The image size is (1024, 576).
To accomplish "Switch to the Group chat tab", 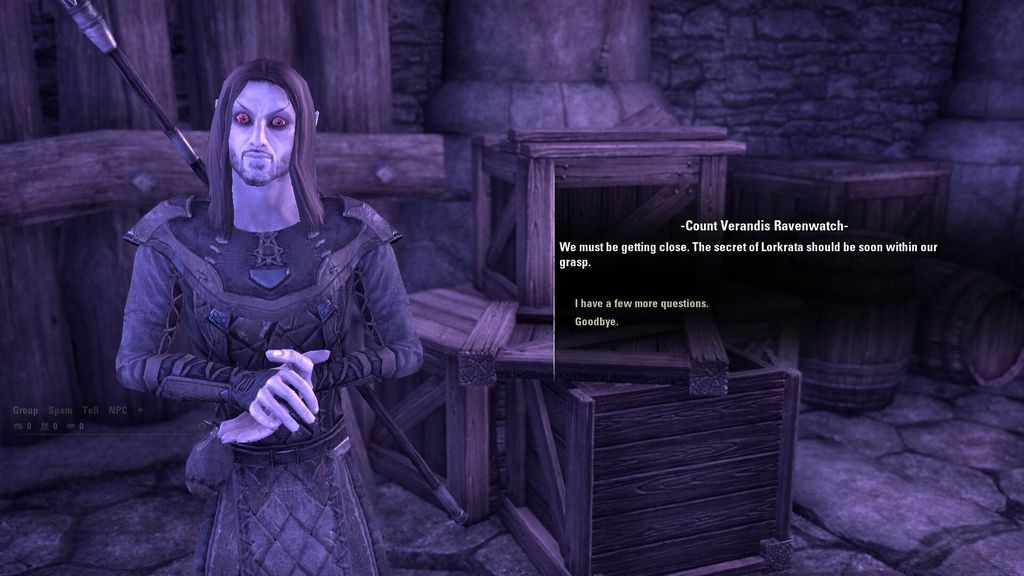I will (x=25, y=411).
